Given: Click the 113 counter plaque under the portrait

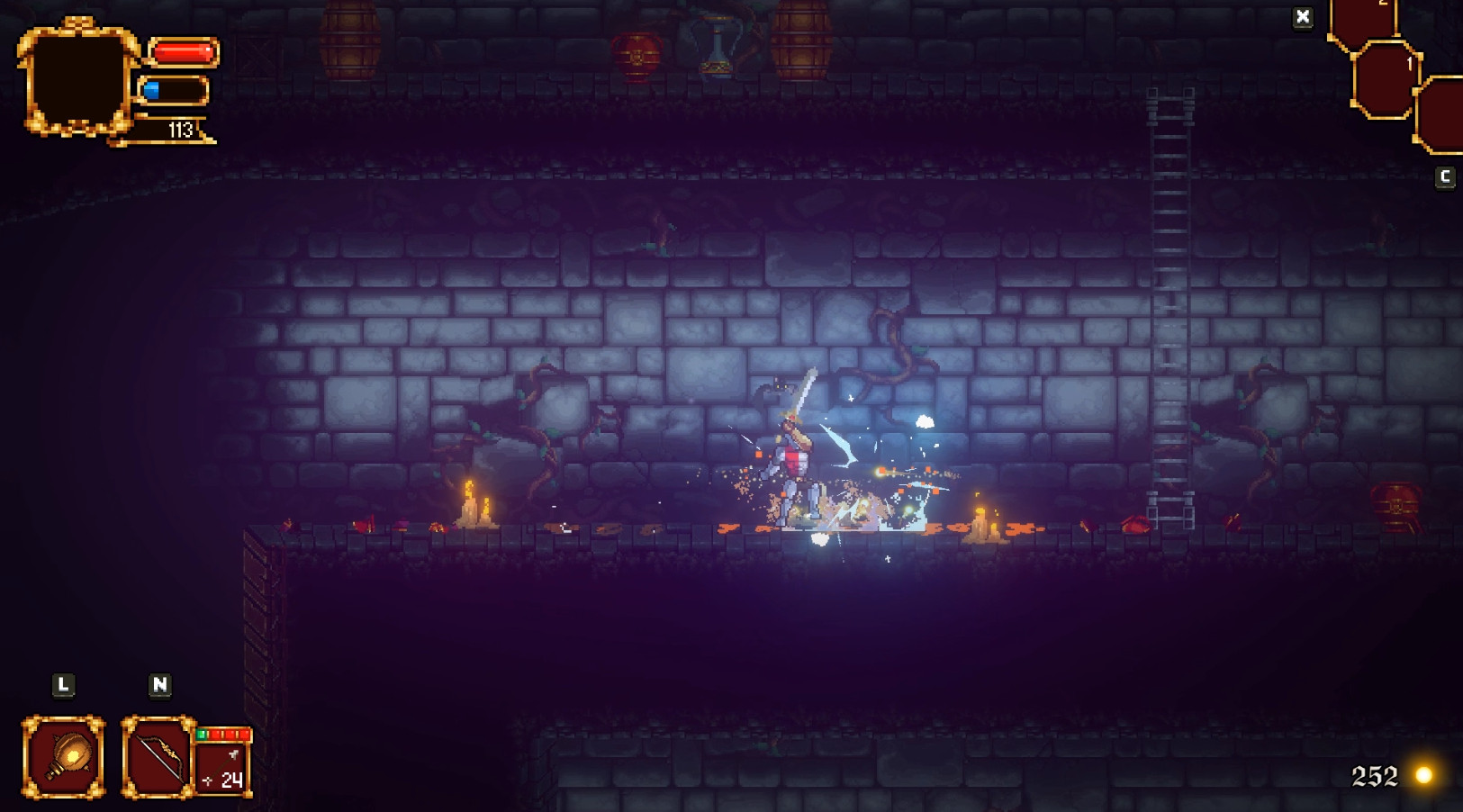Looking at the screenshot, I should (176, 131).
